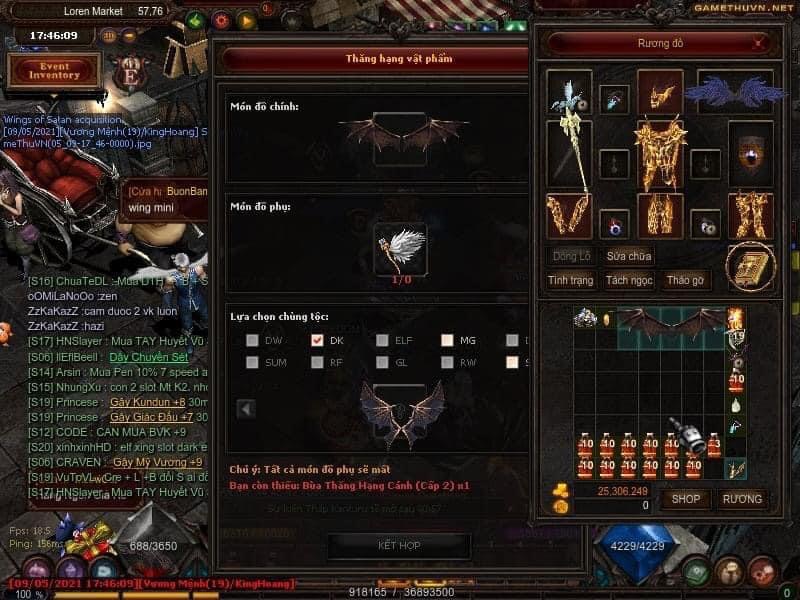Toggle the DK class checkbox

click(317, 340)
